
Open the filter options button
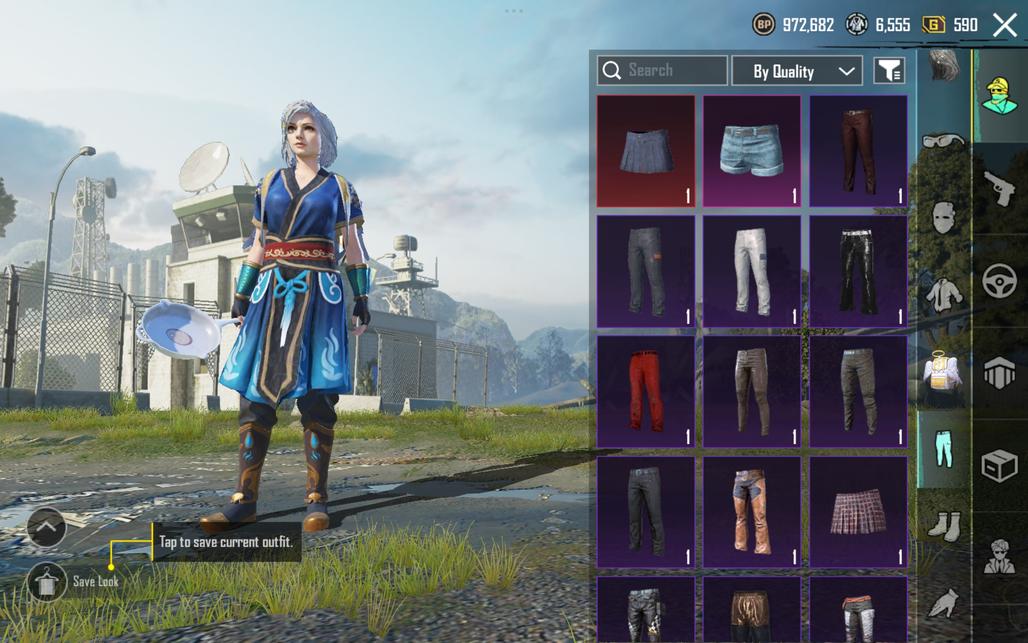tap(889, 70)
